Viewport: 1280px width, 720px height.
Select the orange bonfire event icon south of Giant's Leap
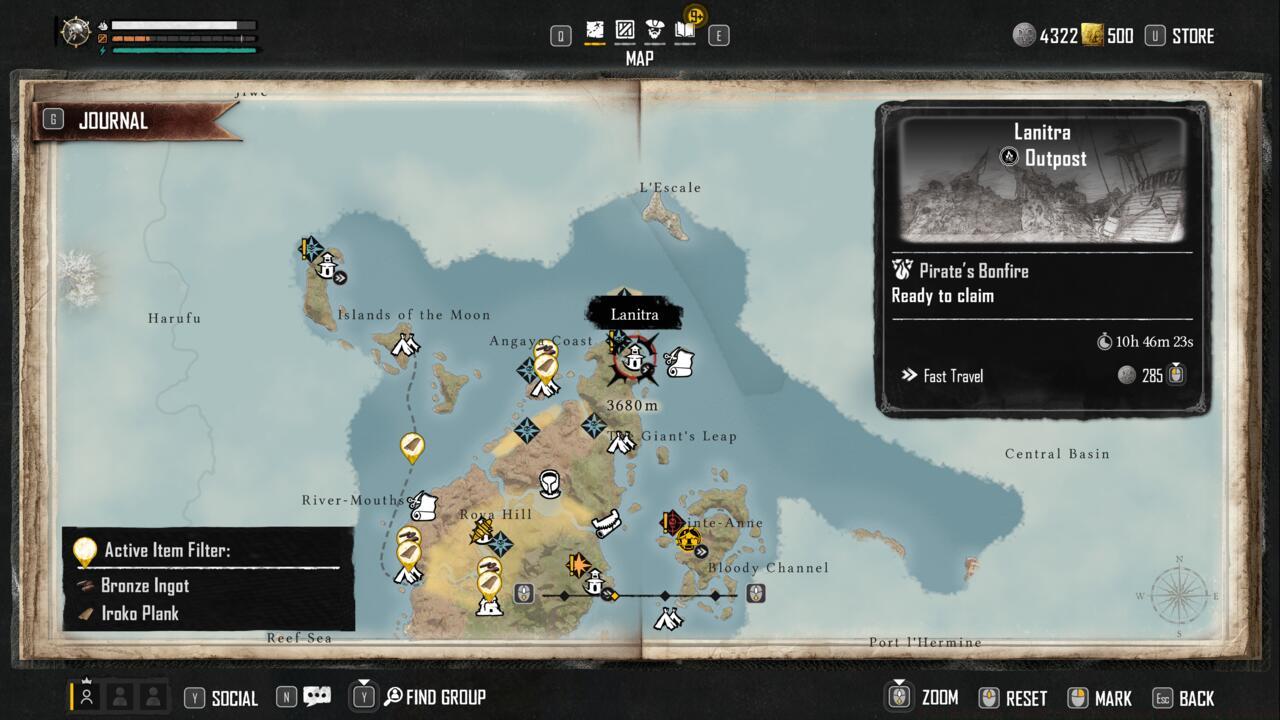pyautogui.click(x=577, y=563)
